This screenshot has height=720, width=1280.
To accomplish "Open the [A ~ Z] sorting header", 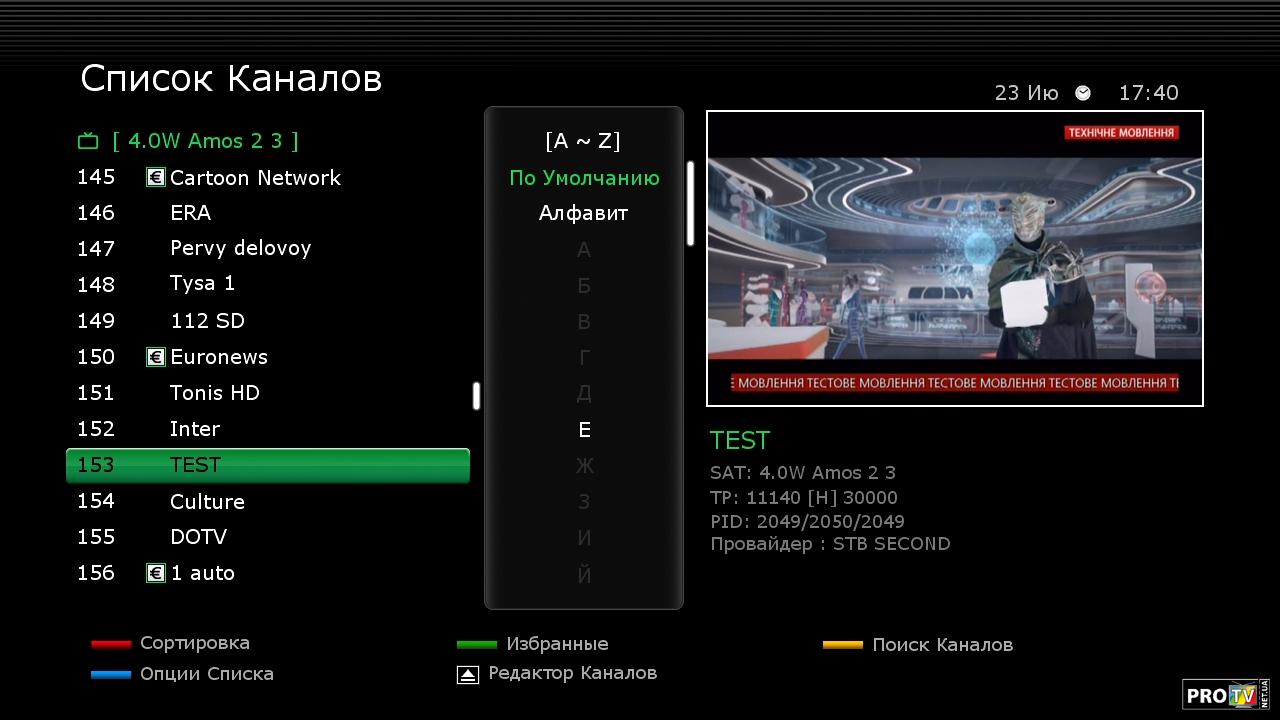I will coord(583,141).
